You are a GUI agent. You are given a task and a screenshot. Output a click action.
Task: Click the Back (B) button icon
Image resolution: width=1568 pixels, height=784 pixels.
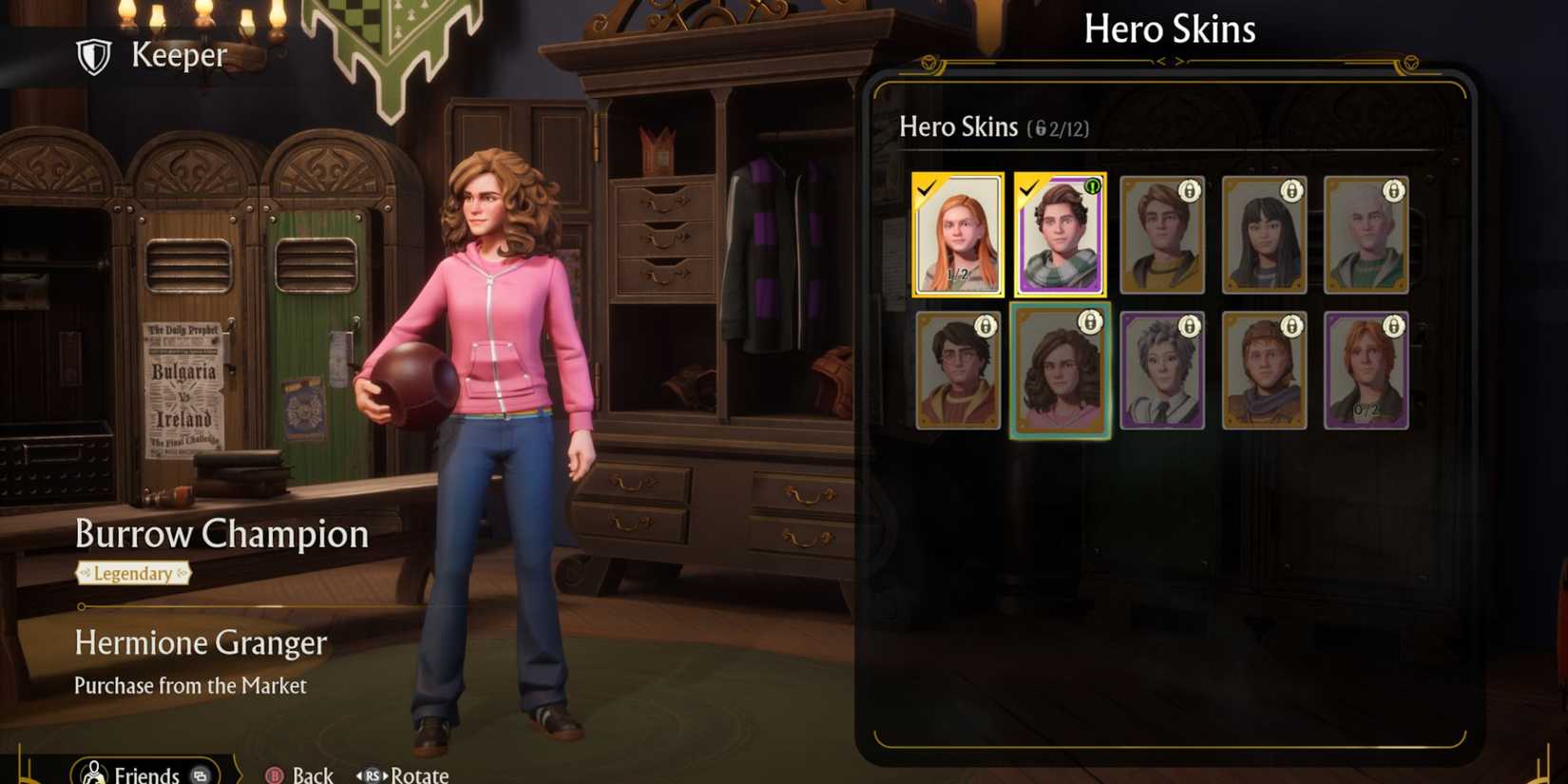(275, 775)
